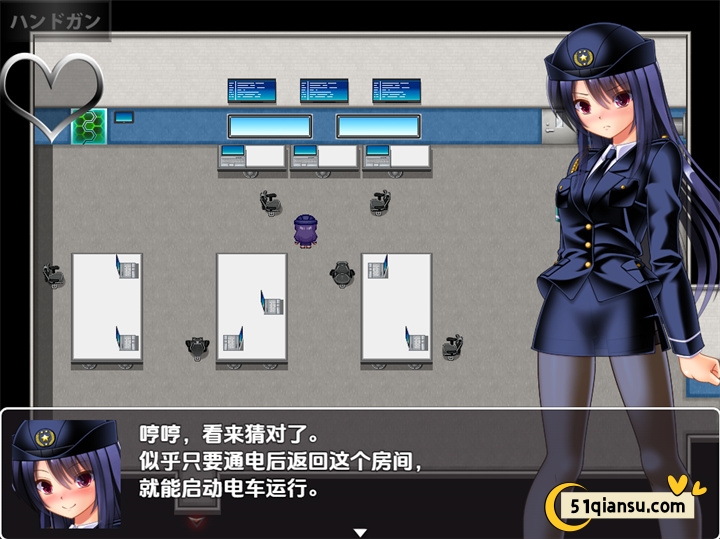Click the dialogue text box to continue

330,465
